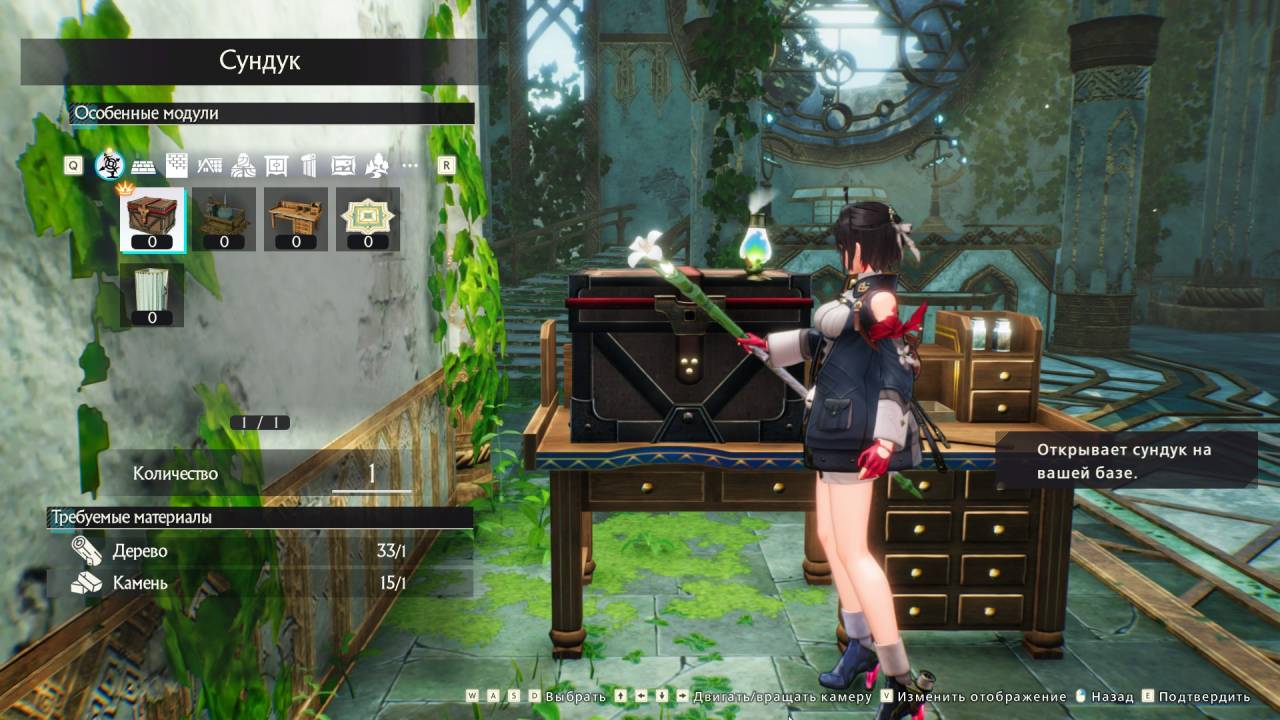Set the quantity (Количество) value field
The width and height of the screenshot is (1280, 720).
[371, 474]
